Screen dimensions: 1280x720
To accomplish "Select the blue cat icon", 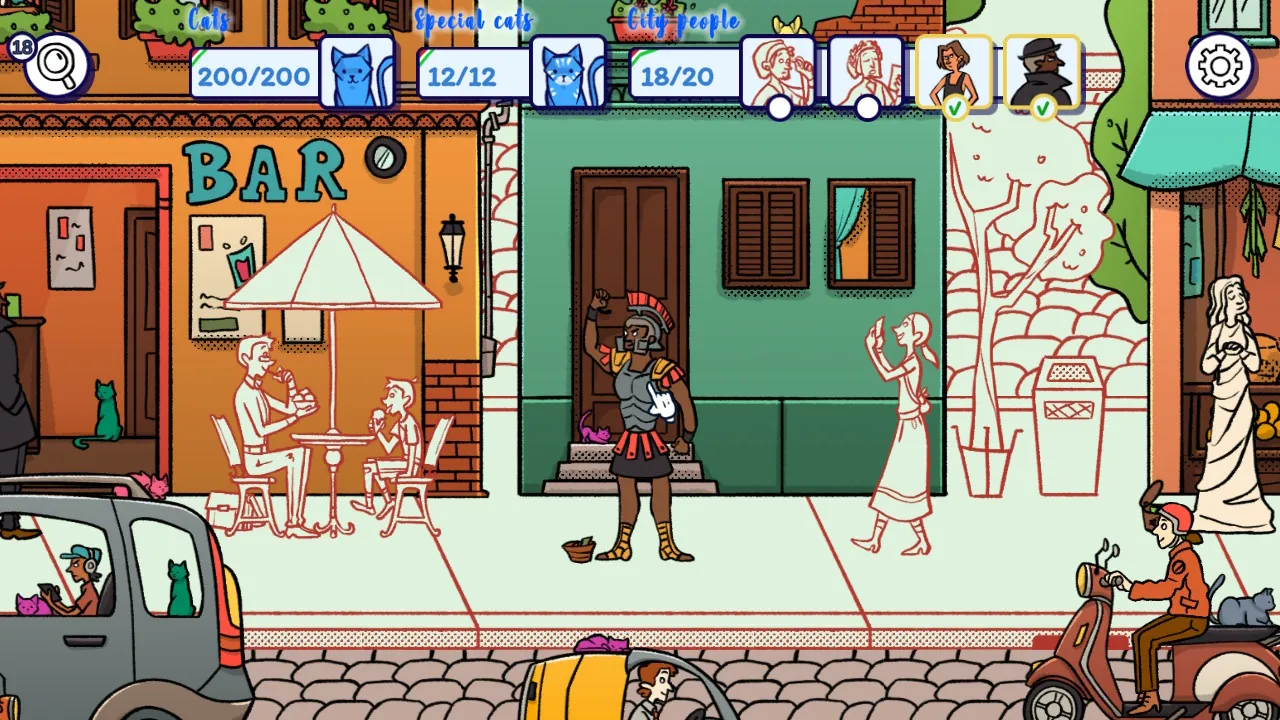I will (357, 73).
